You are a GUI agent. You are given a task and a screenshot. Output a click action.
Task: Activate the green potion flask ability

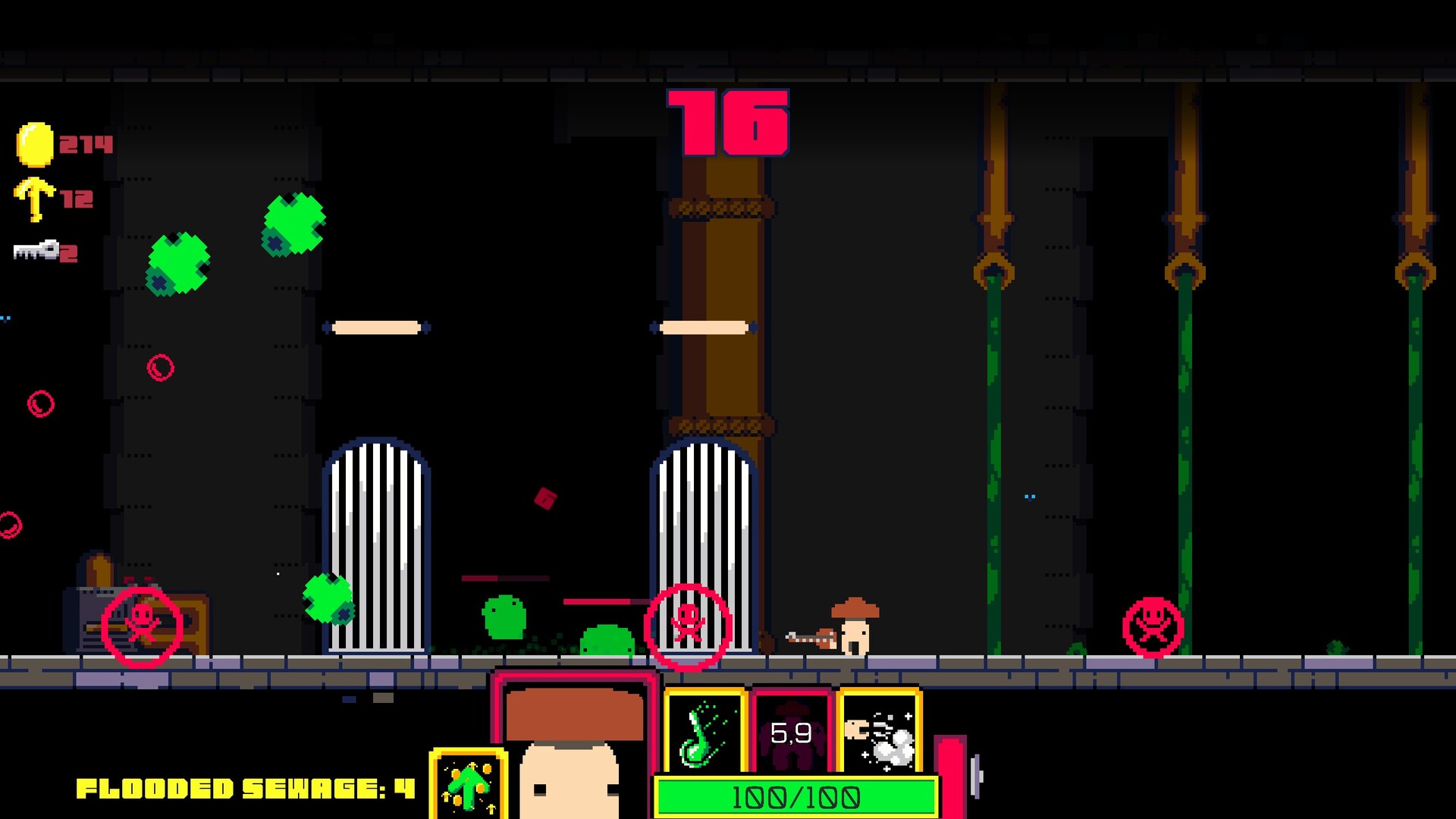click(704, 733)
